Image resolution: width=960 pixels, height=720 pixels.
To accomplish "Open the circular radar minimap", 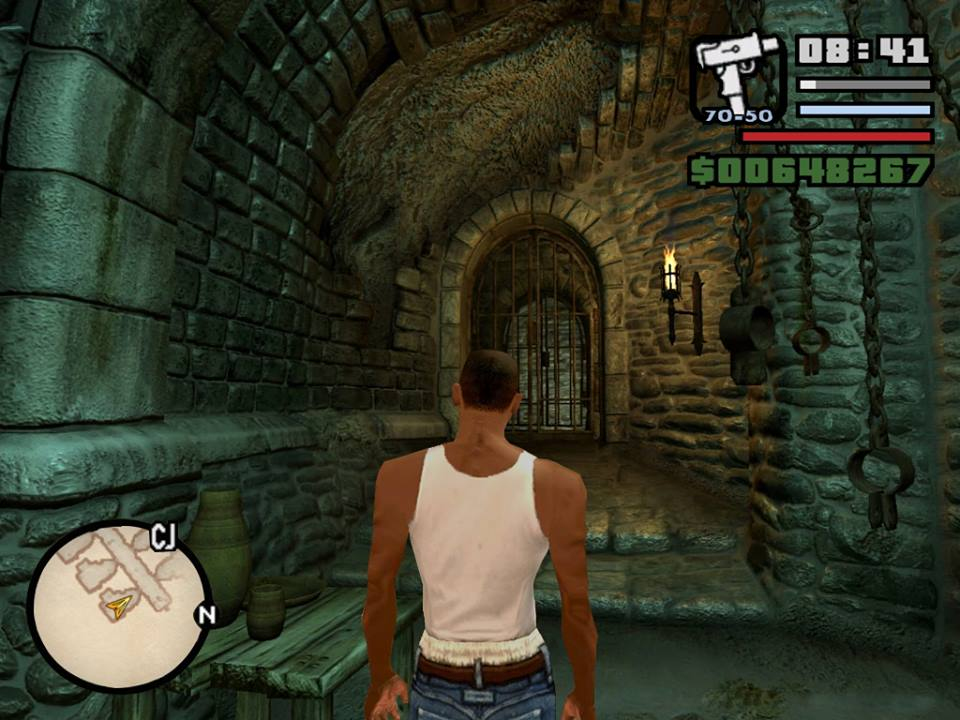I will pos(118,606).
